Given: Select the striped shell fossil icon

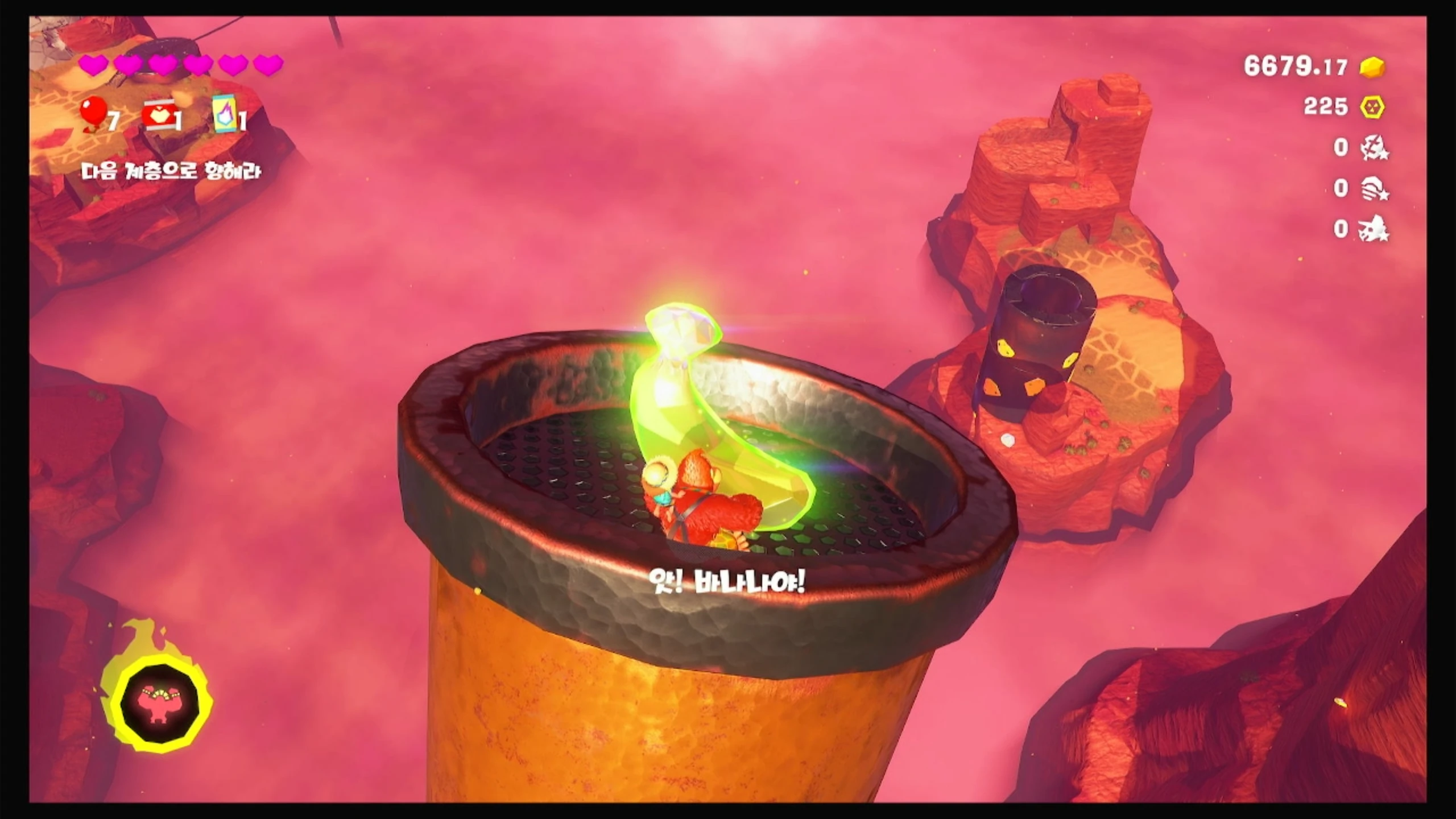Looking at the screenshot, I should (x=1373, y=189).
